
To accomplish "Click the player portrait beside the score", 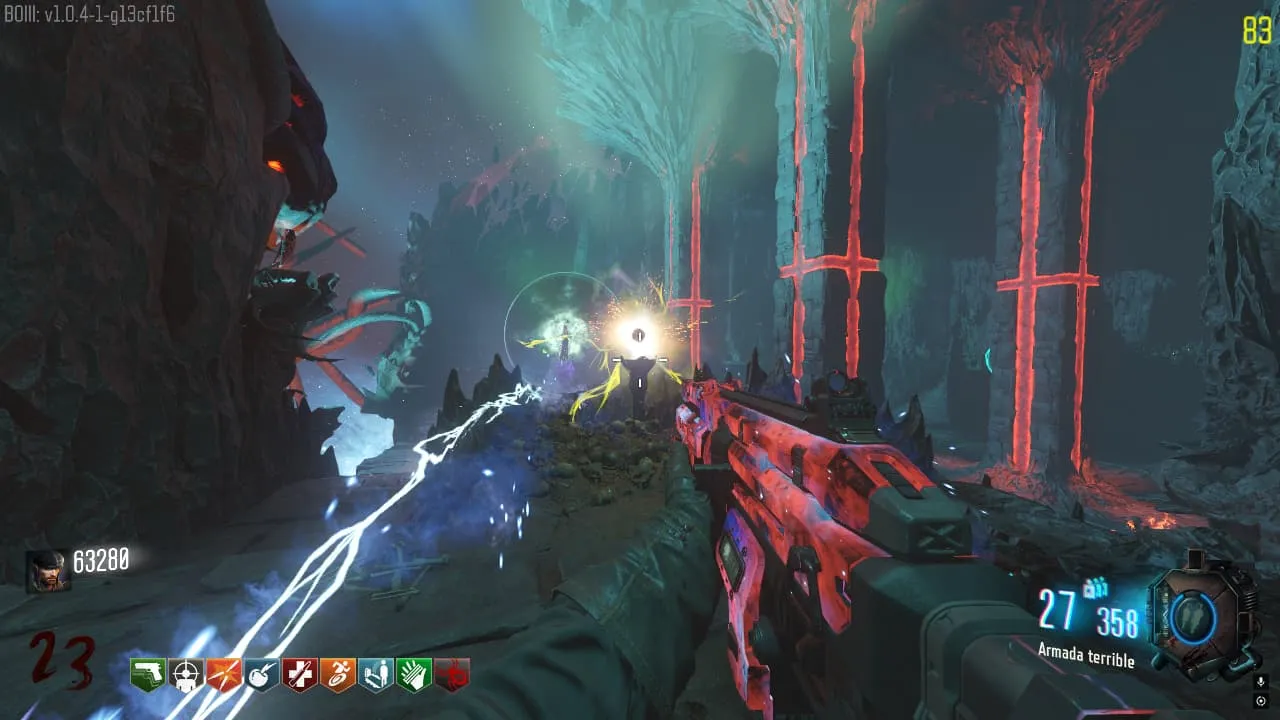I will click(x=48, y=571).
